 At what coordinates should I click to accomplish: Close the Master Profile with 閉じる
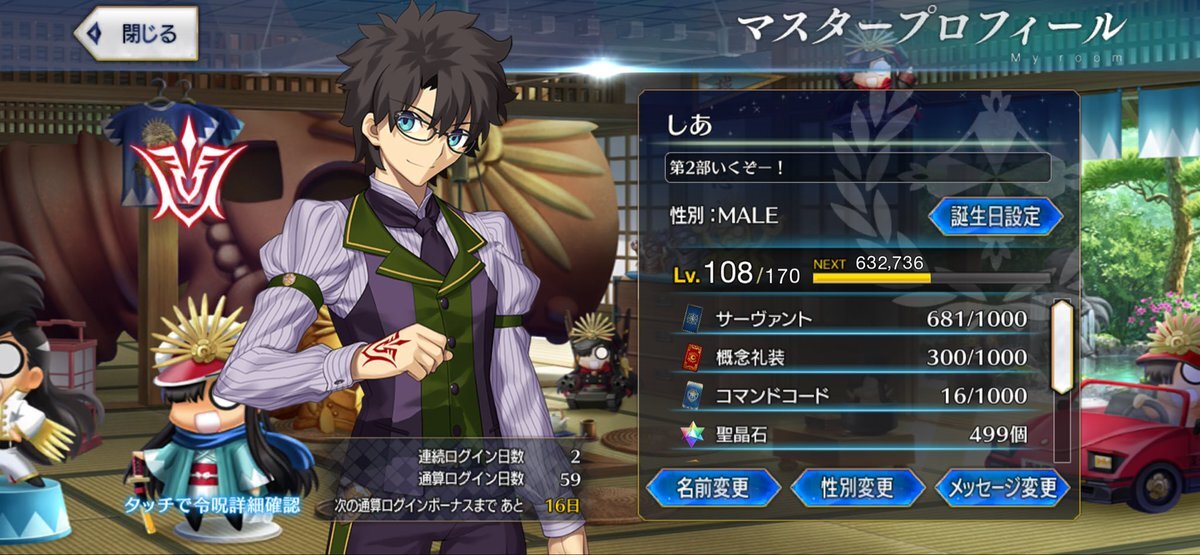click(x=135, y=33)
